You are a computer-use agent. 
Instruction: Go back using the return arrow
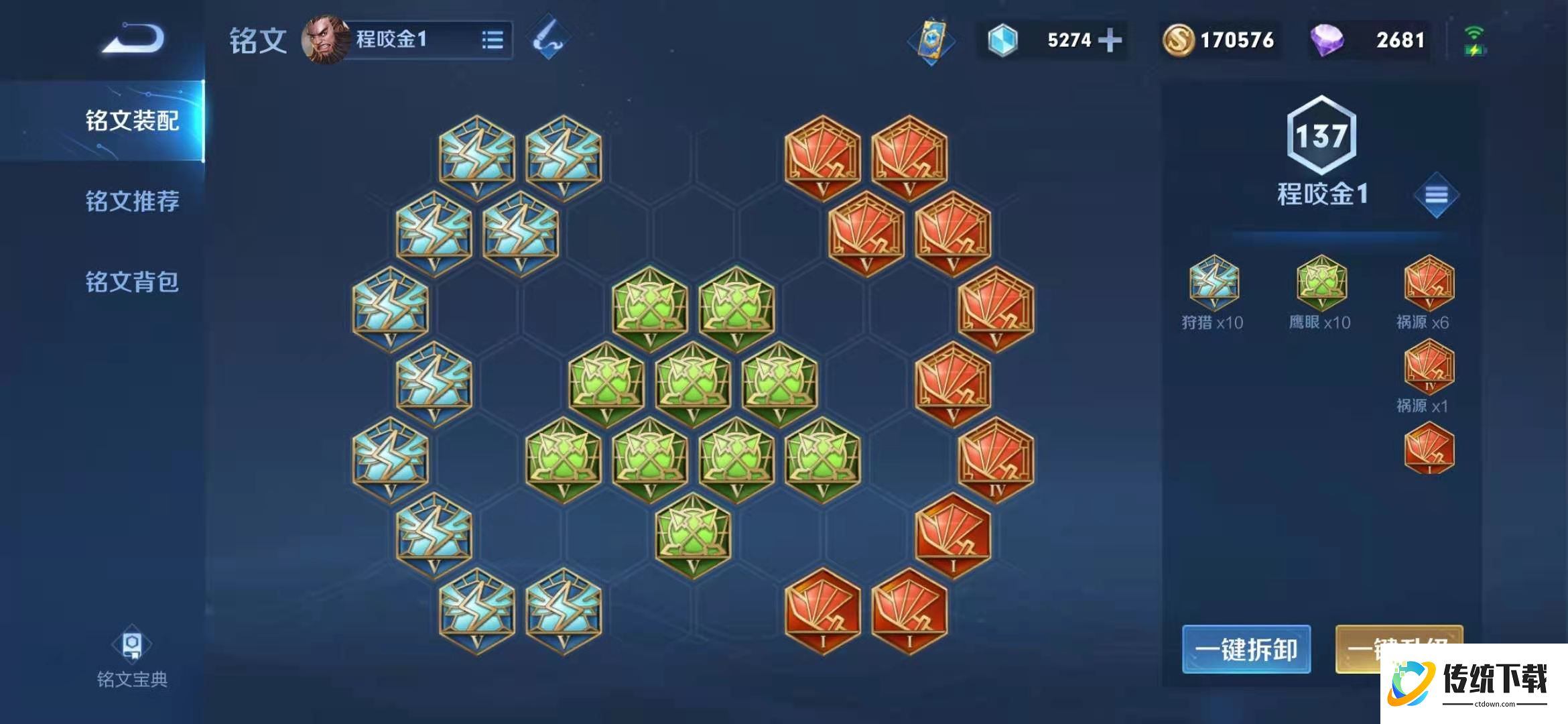[134, 39]
